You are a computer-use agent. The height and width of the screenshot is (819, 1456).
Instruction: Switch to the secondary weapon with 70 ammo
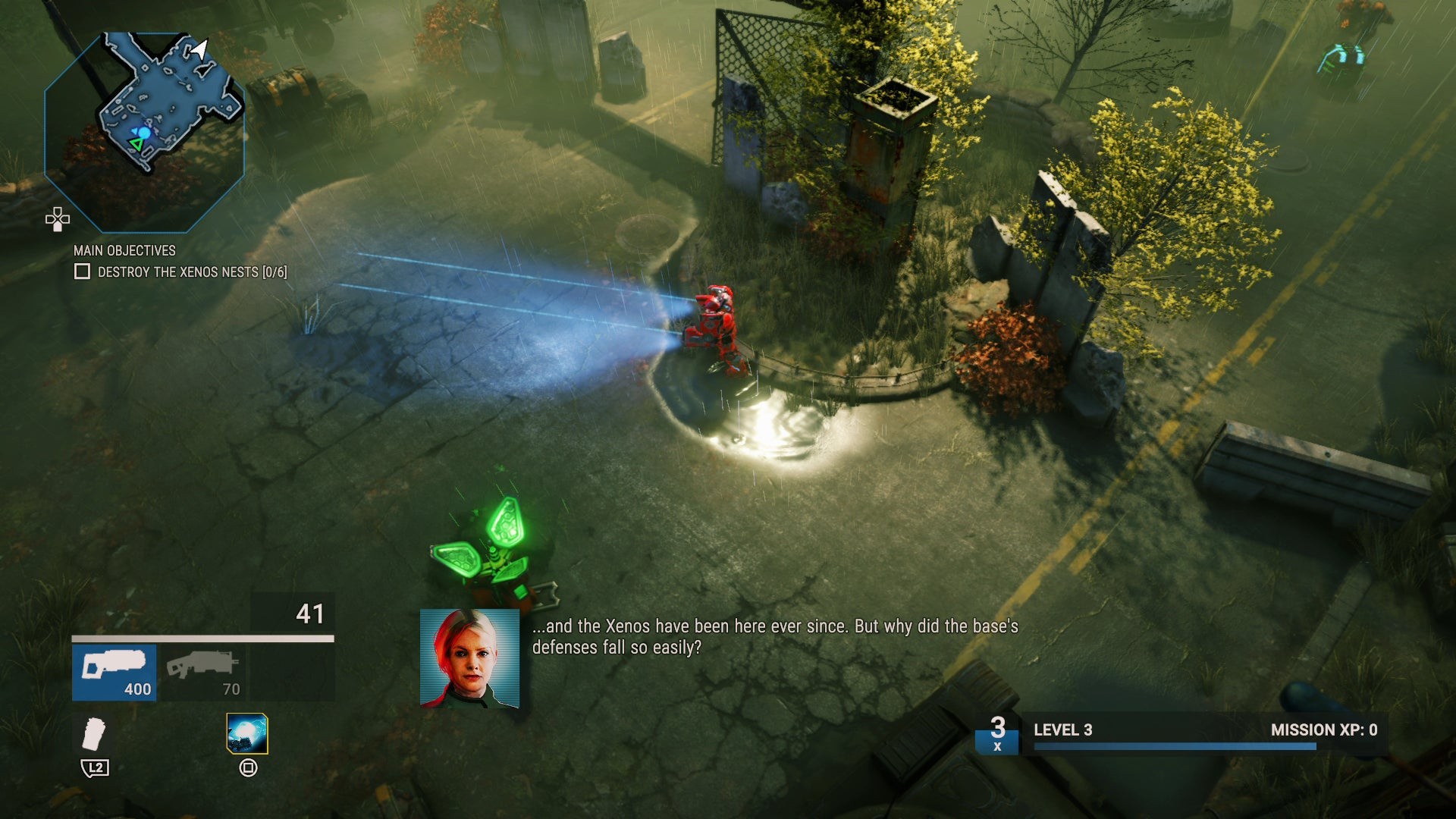(202, 672)
